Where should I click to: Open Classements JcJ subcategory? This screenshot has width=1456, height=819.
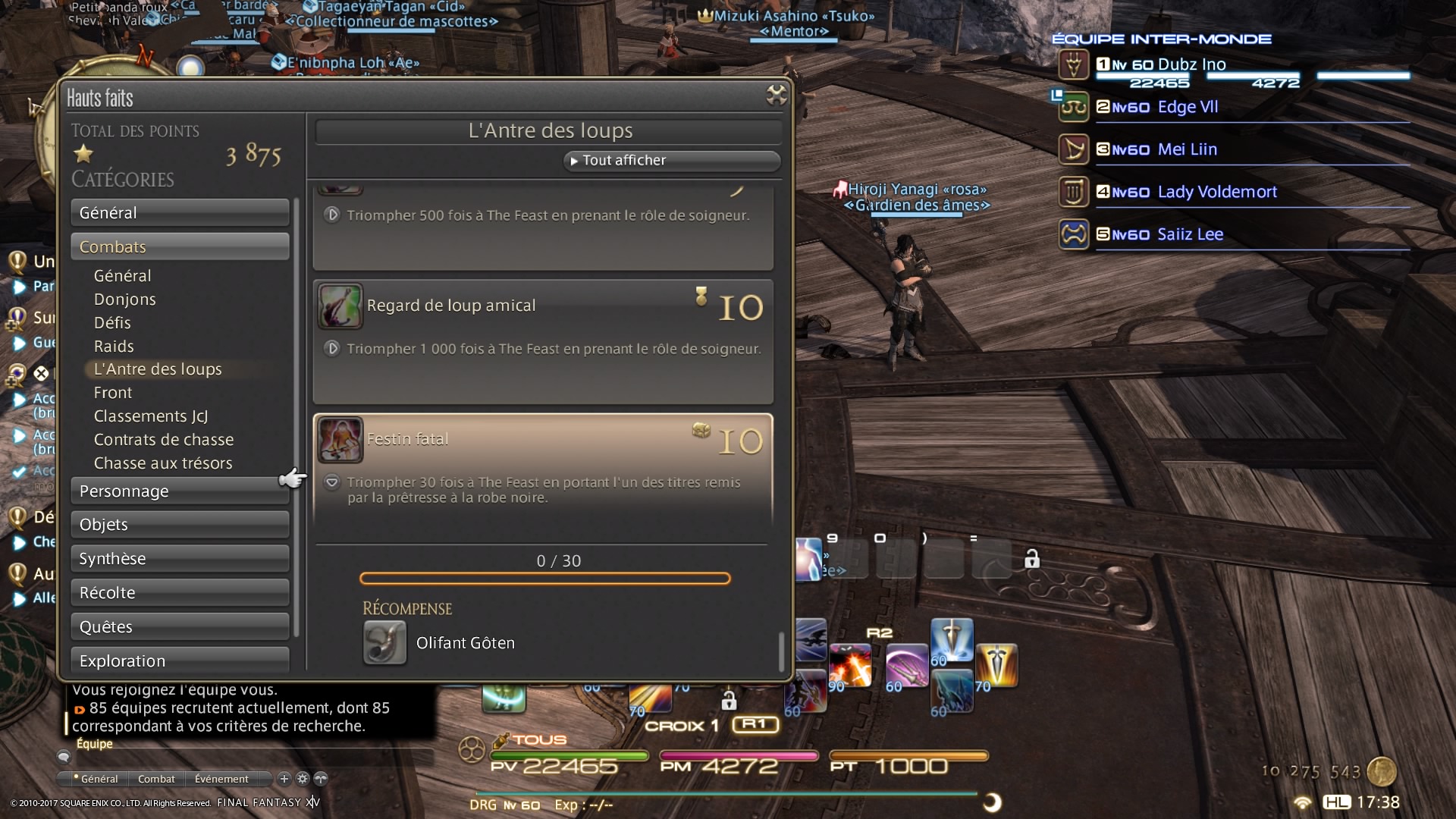151,416
